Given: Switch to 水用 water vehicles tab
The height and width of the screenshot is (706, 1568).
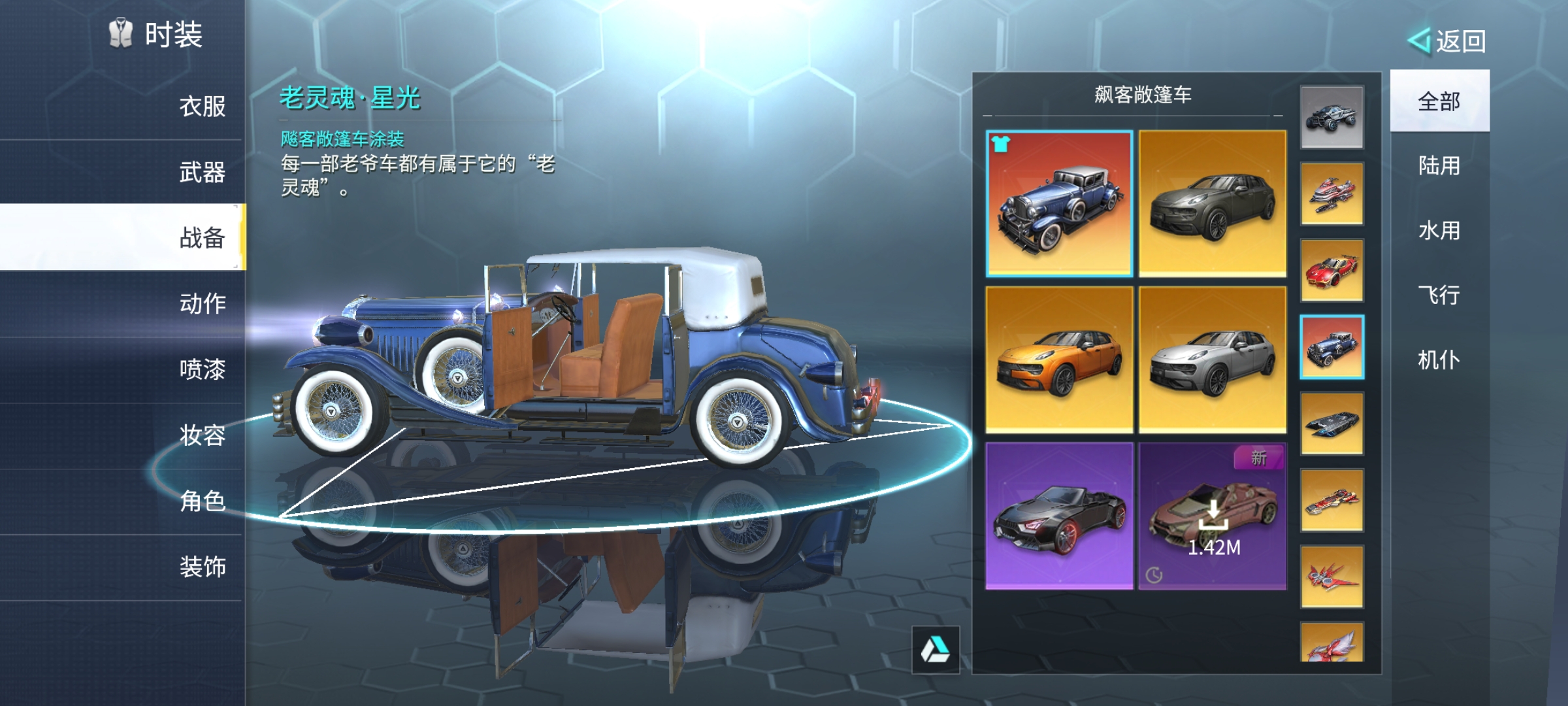Looking at the screenshot, I should pyautogui.click(x=1439, y=231).
